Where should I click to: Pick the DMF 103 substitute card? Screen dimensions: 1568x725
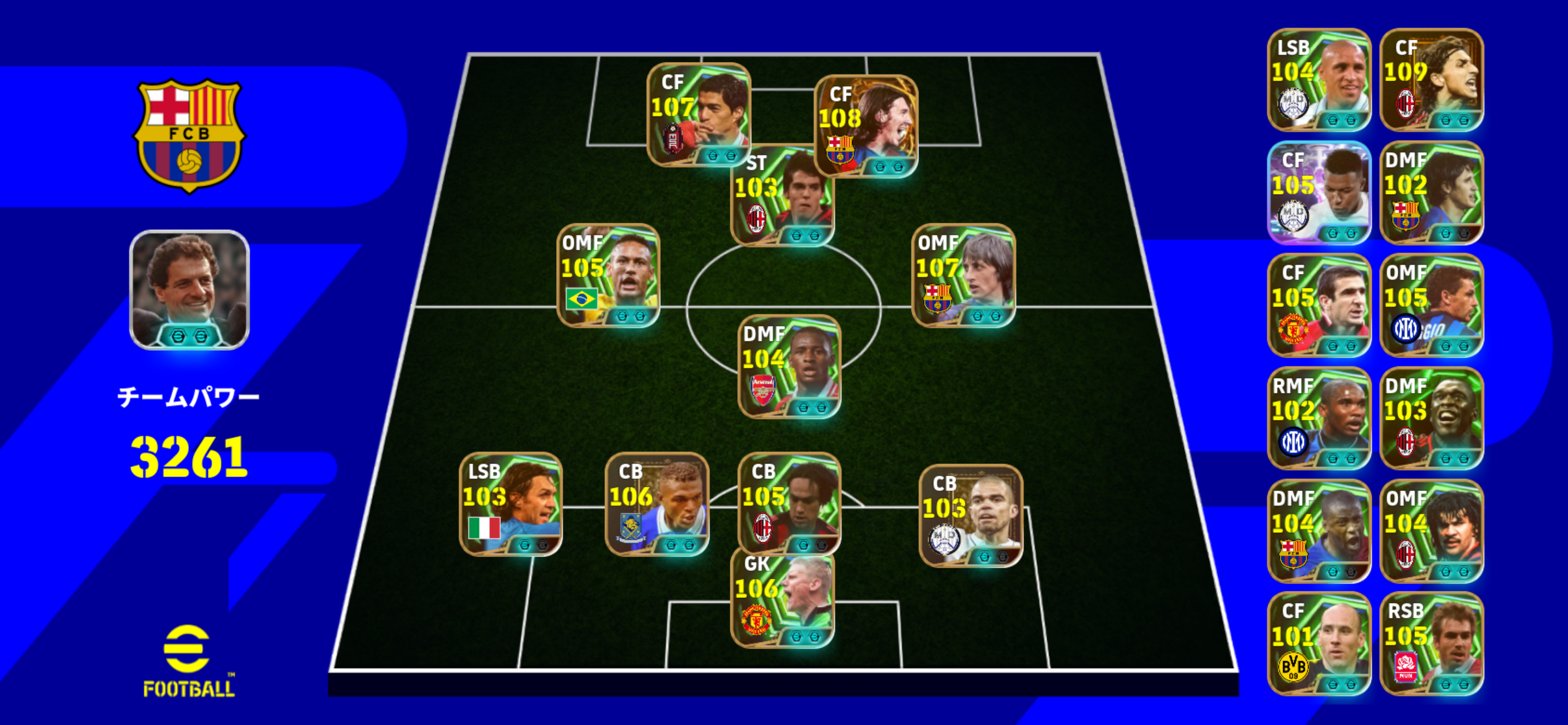click(x=1431, y=418)
